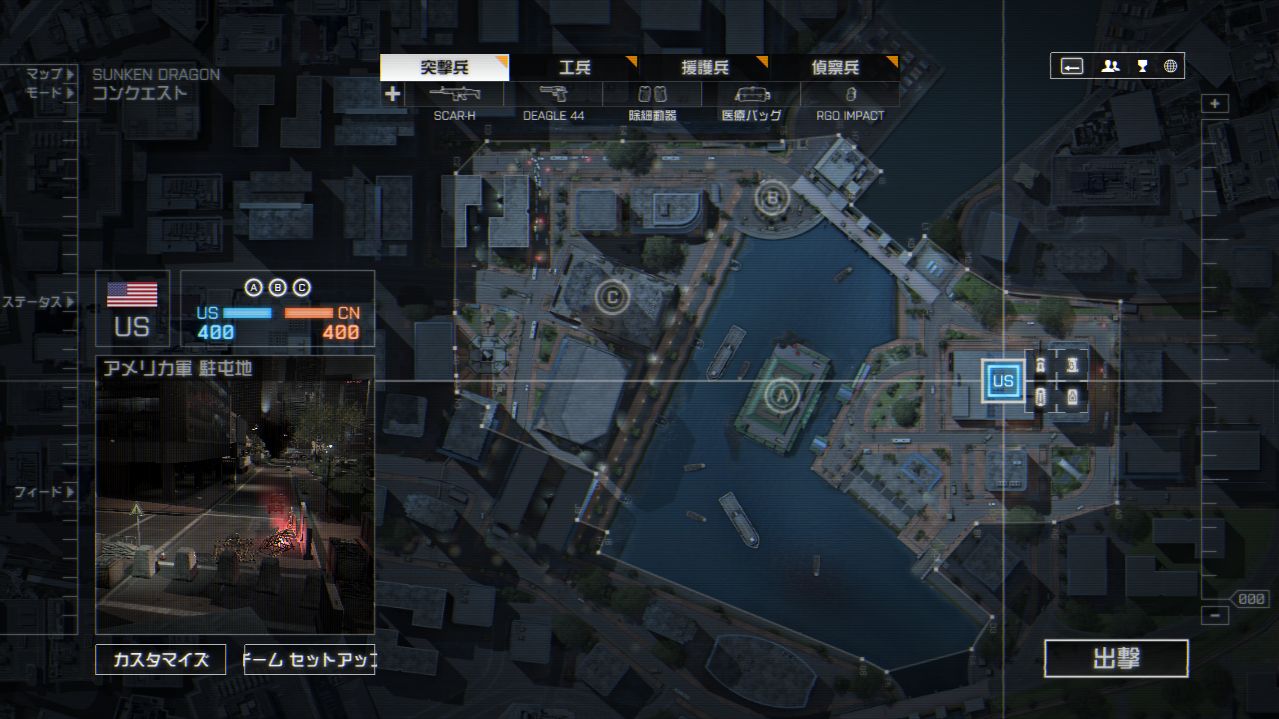
Task: Select the US base spawn point
Action: coord(1002,381)
